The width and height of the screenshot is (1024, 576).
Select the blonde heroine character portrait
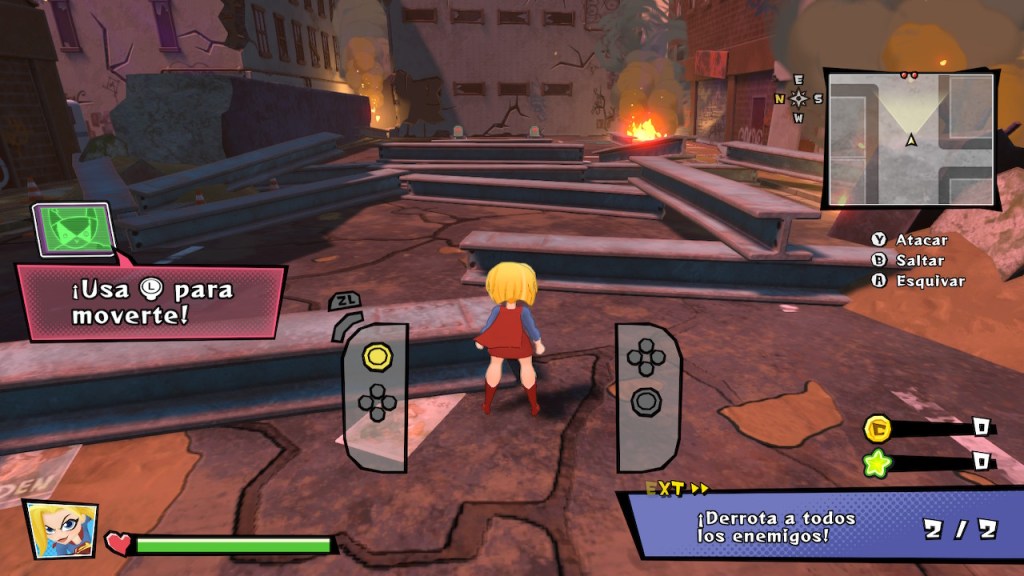[x=61, y=529]
